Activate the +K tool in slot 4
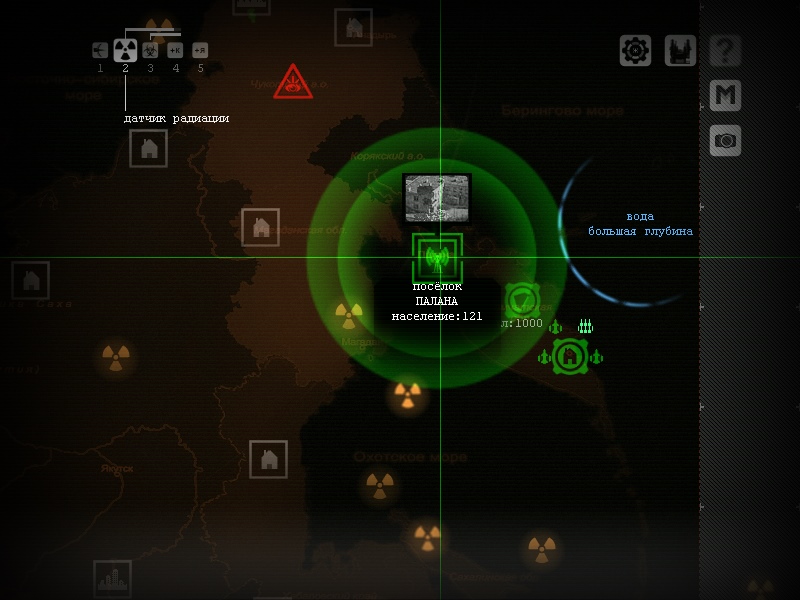 click(175, 50)
